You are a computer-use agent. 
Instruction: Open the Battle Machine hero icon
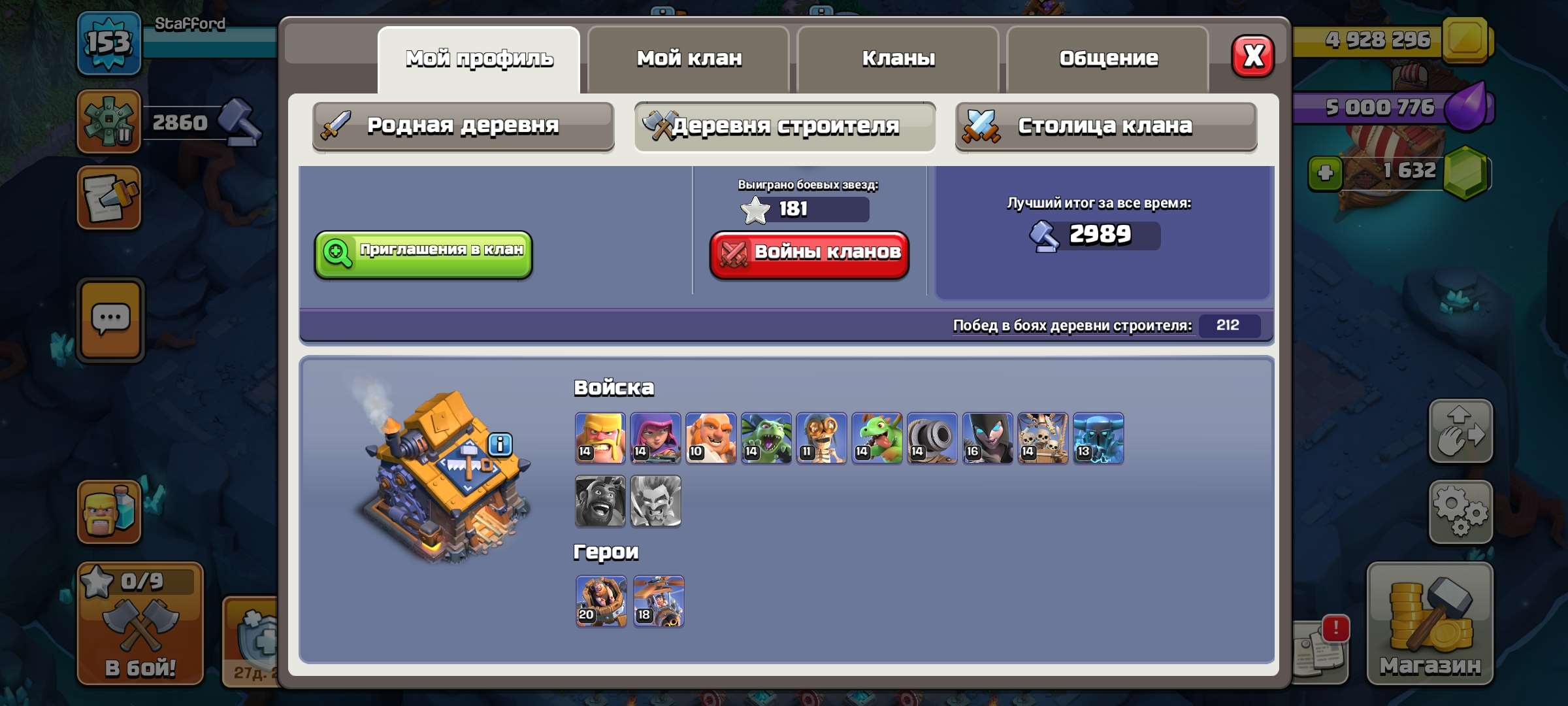pos(602,601)
